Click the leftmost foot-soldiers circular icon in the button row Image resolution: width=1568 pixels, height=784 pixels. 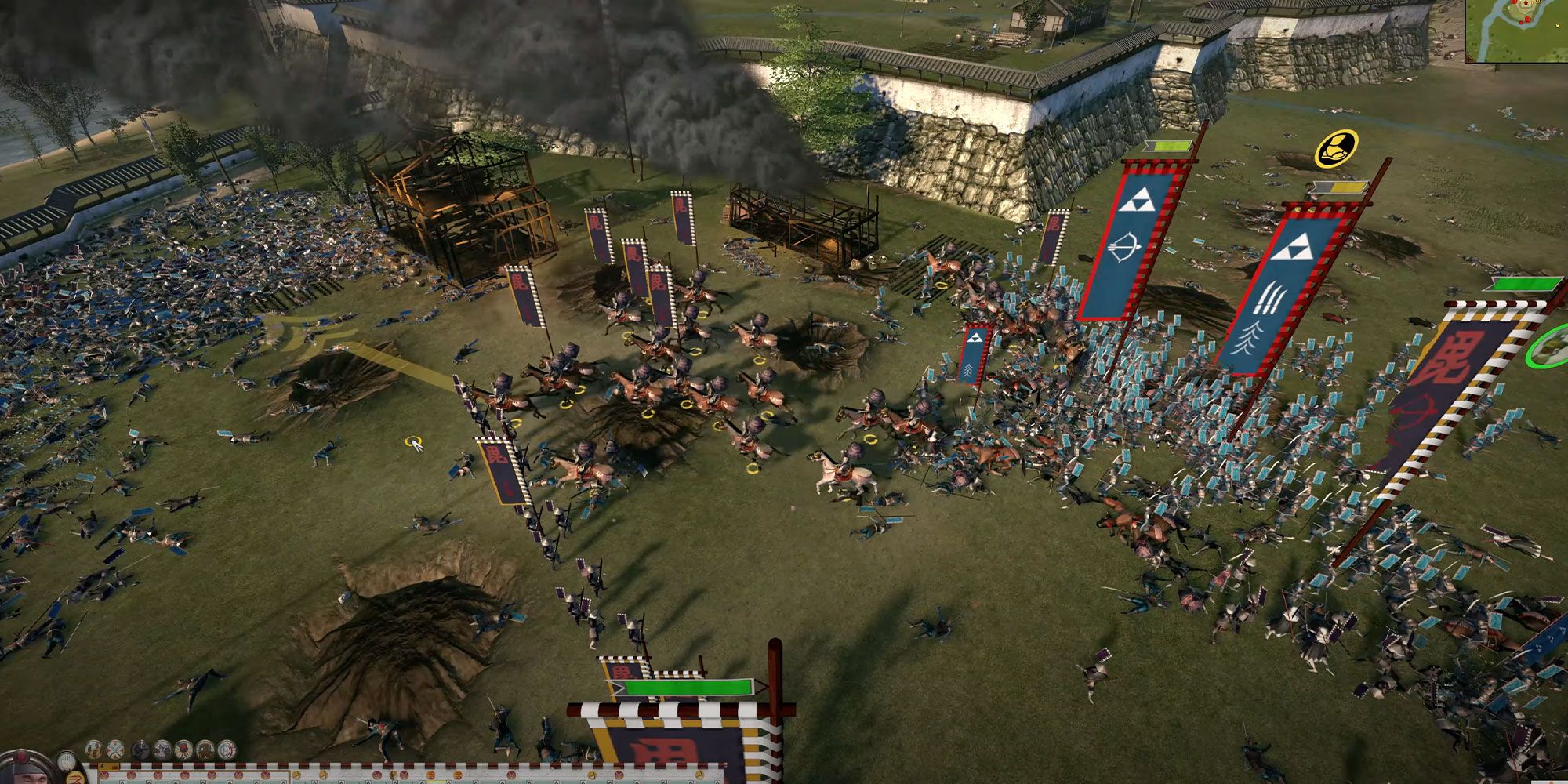click(93, 750)
